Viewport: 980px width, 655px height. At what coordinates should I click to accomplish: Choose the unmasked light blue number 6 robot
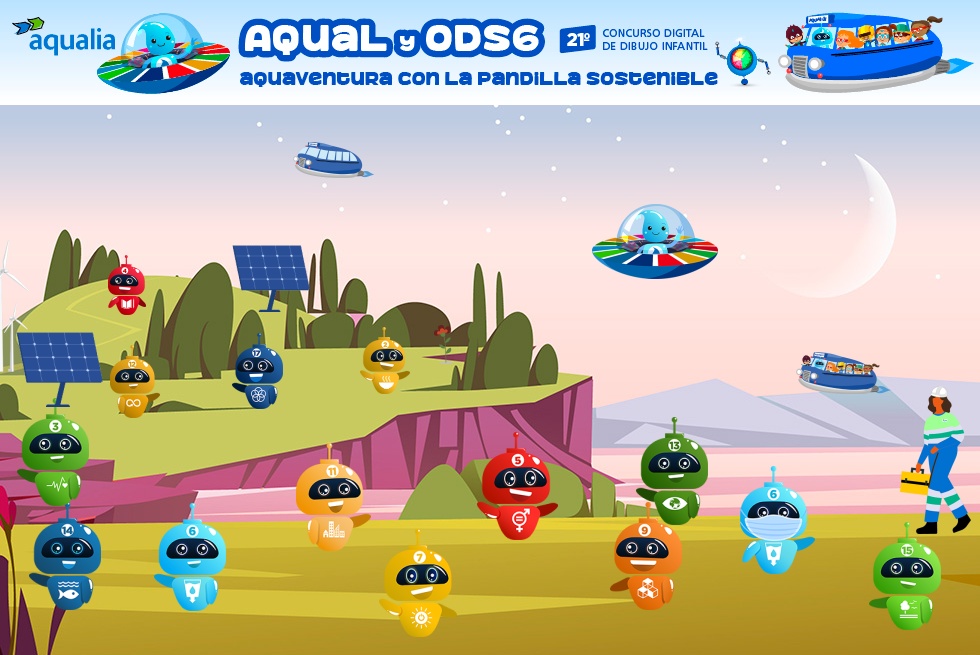click(192, 562)
